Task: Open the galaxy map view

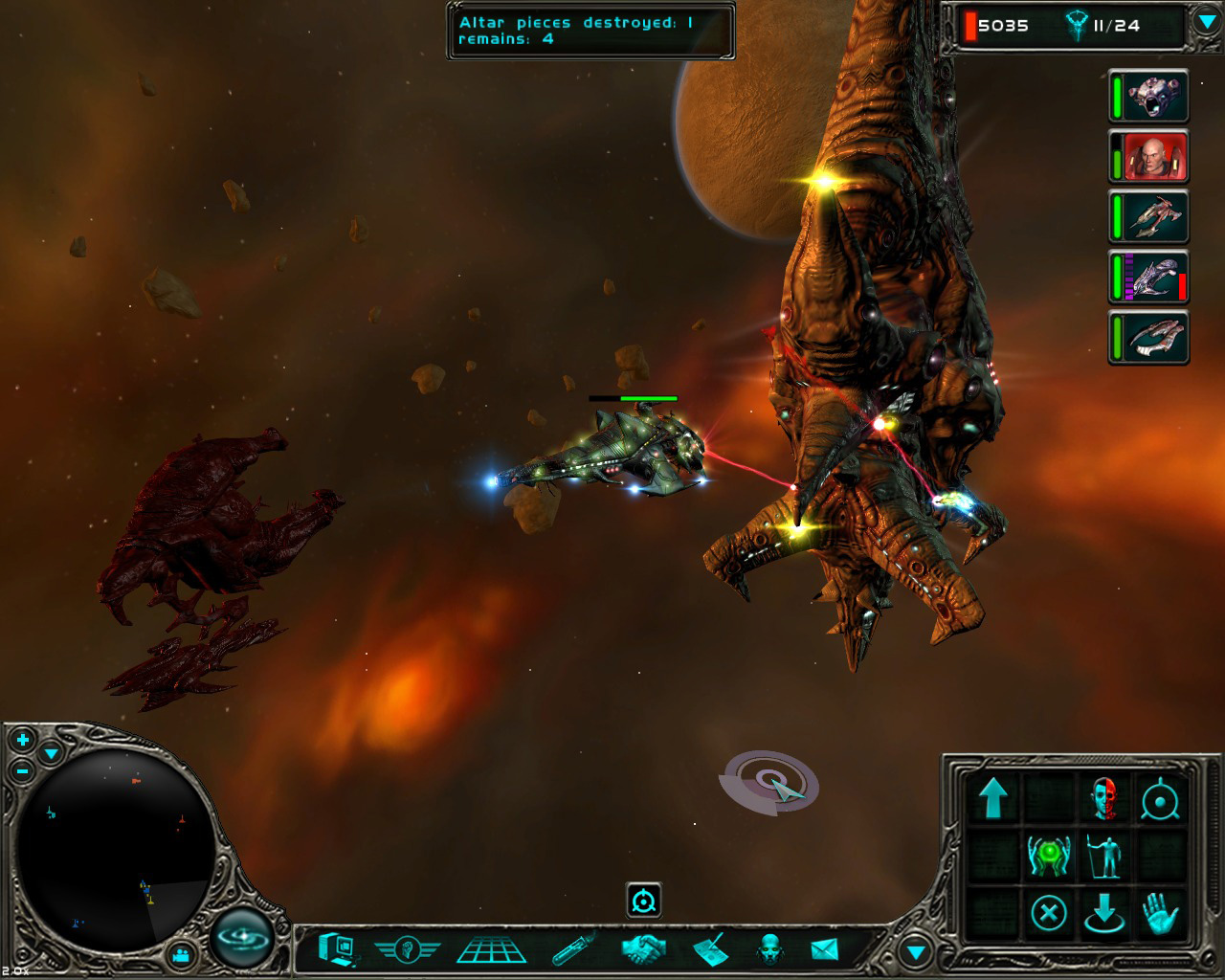Action: 242,935
